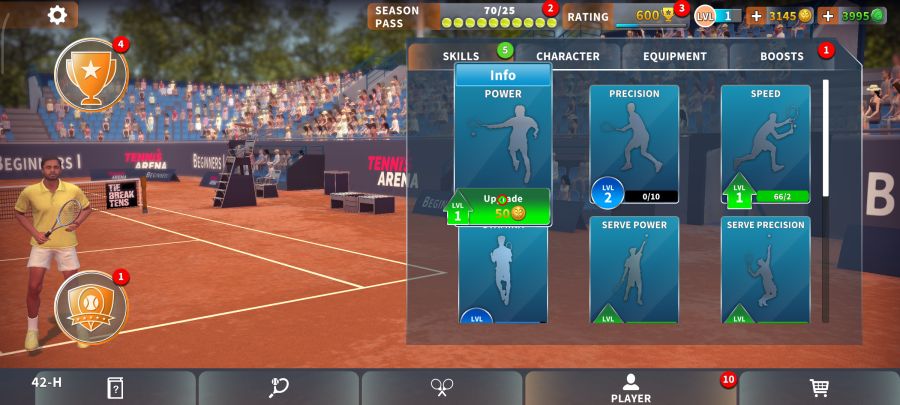The width and height of the screenshot is (900, 405).
Task: Select the Speed skill card
Action: point(765,140)
